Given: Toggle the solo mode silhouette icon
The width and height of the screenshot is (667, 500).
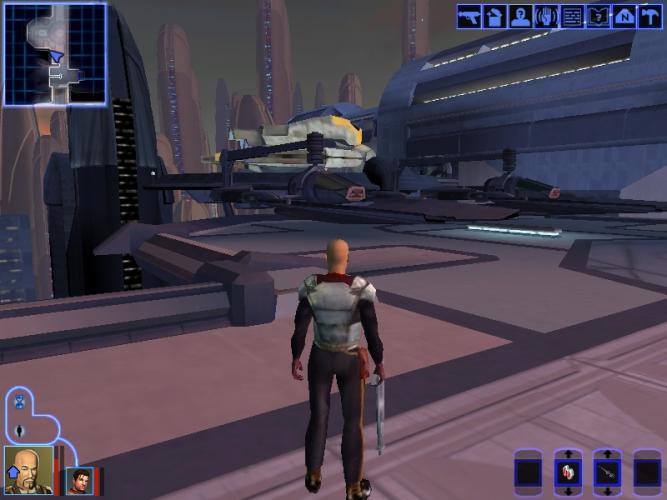Looking at the screenshot, I should pyautogui.click(x=20, y=430).
